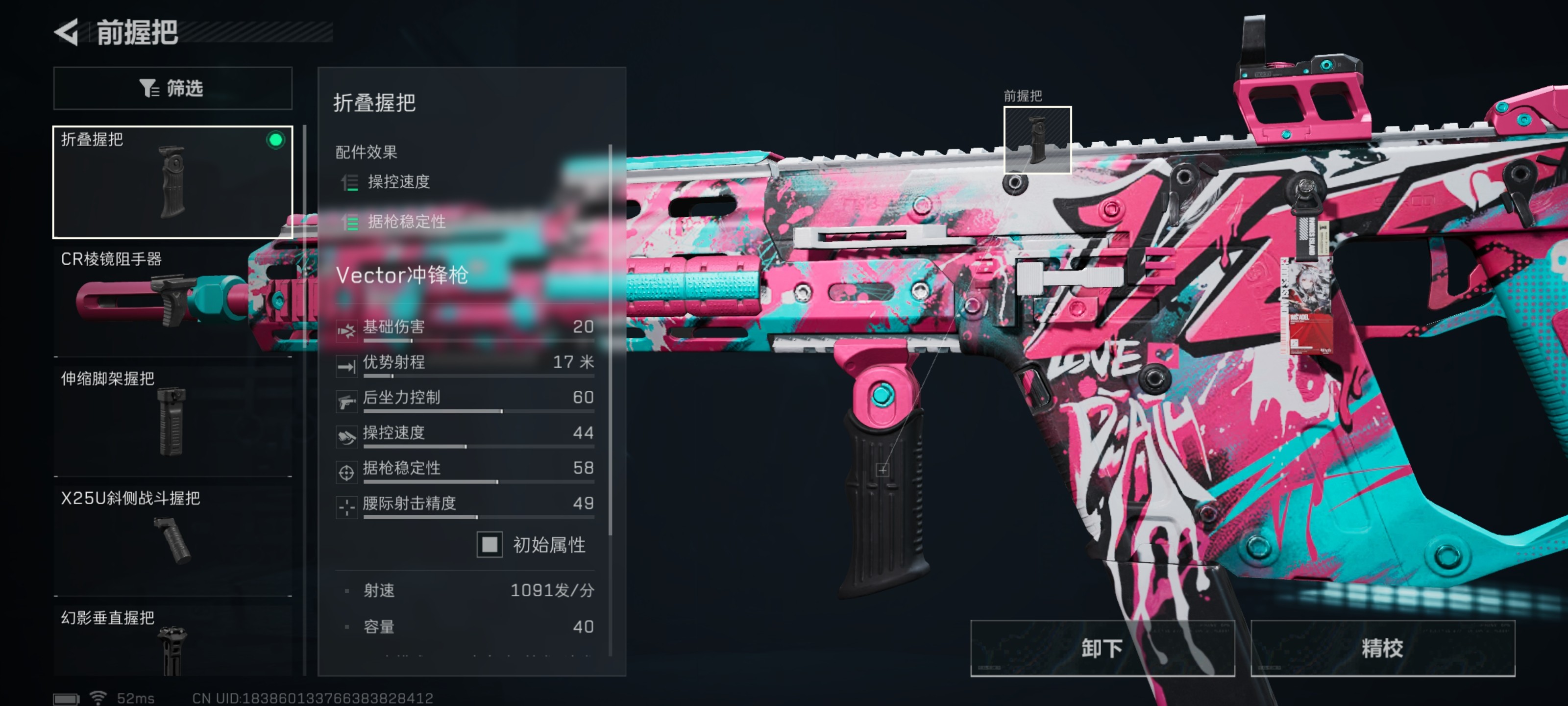1568x706 pixels.
Task: Choose the CR棱镜阻手器 attachment
Action: pyautogui.click(x=172, y=300)
